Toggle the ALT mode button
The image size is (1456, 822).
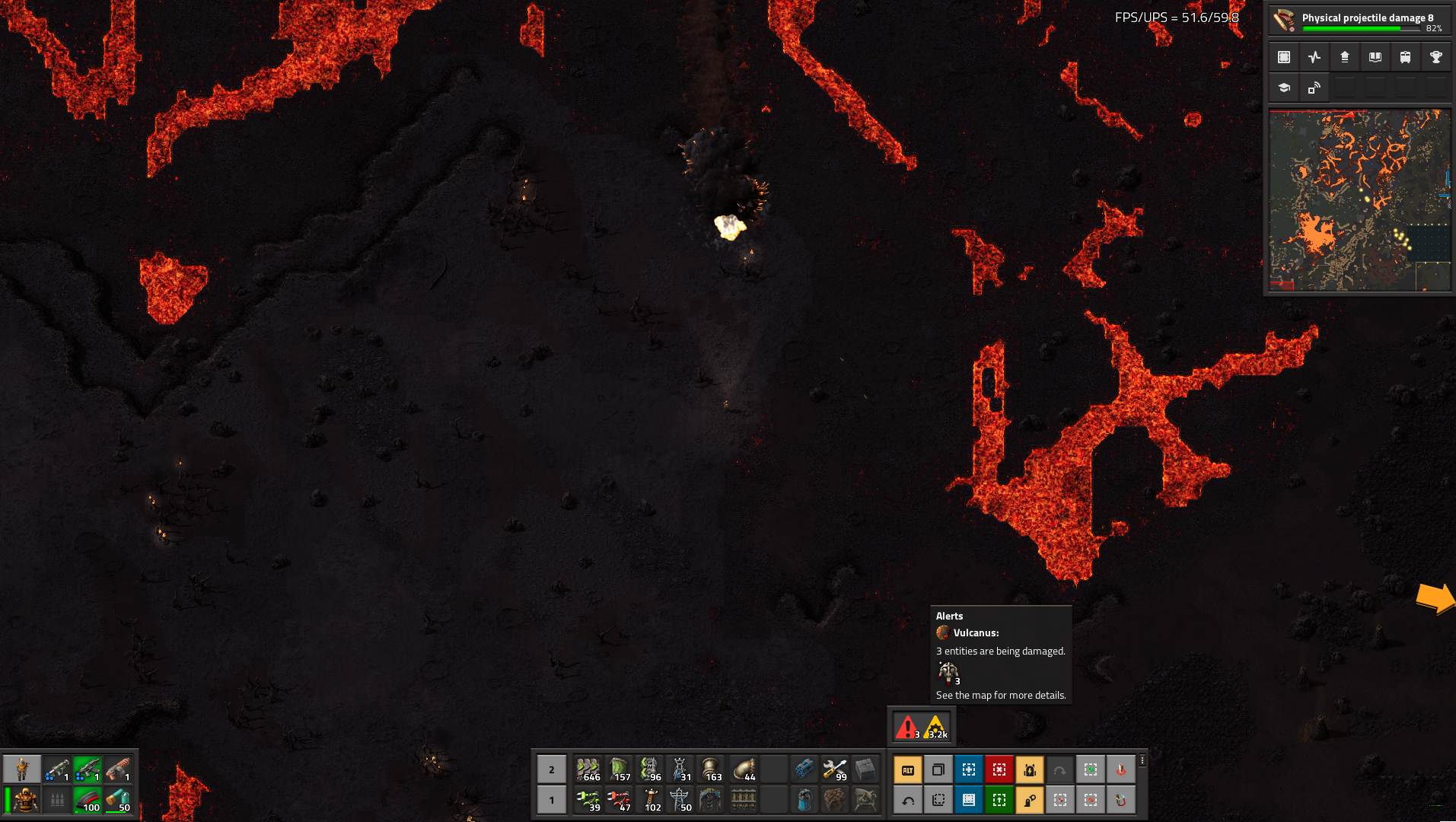(907, 769)
